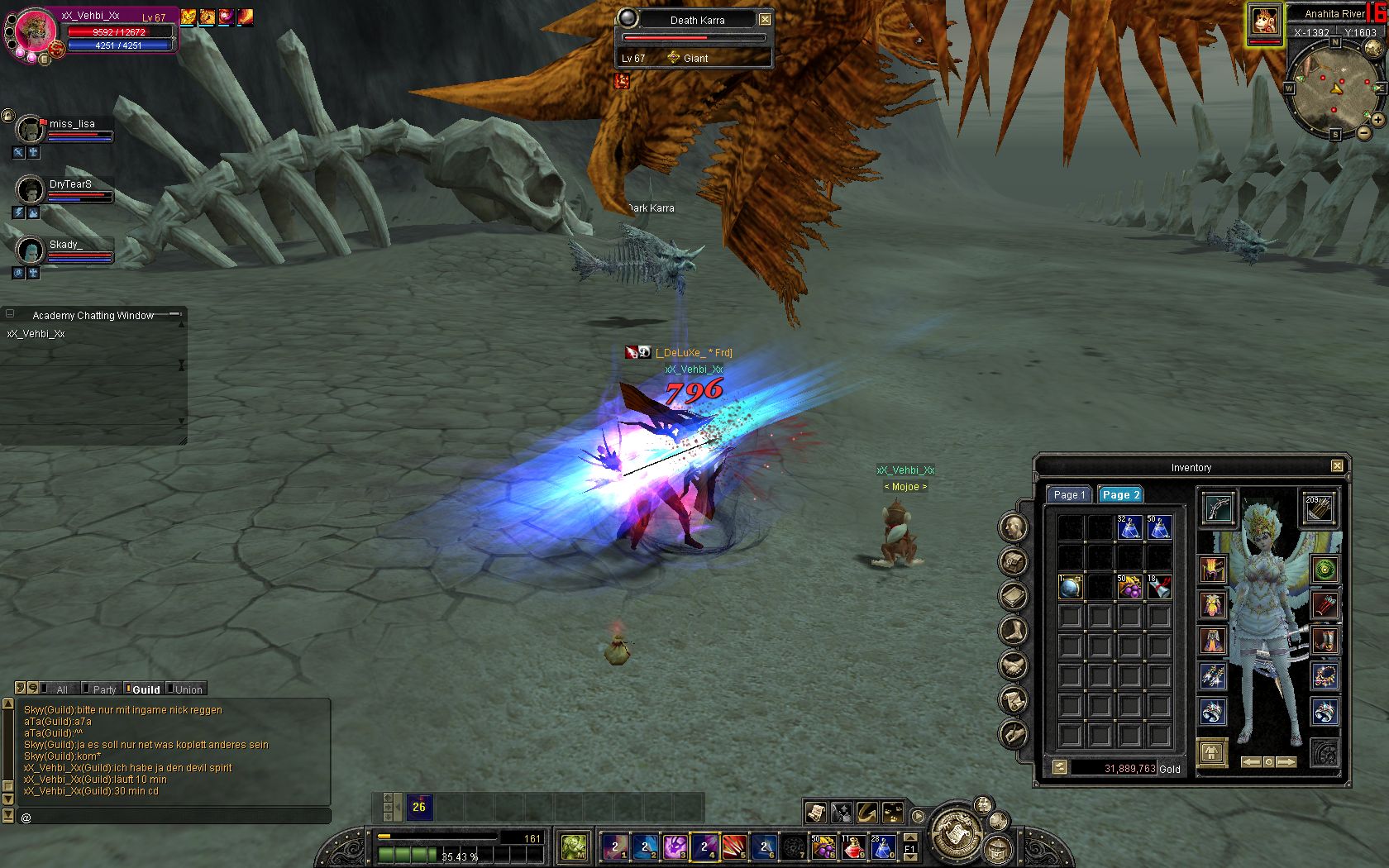Select the purple grapes stack in inventory
The height and width of the screenshot is (868, 1389).
pyautogui.click(x=1129, y=587)
